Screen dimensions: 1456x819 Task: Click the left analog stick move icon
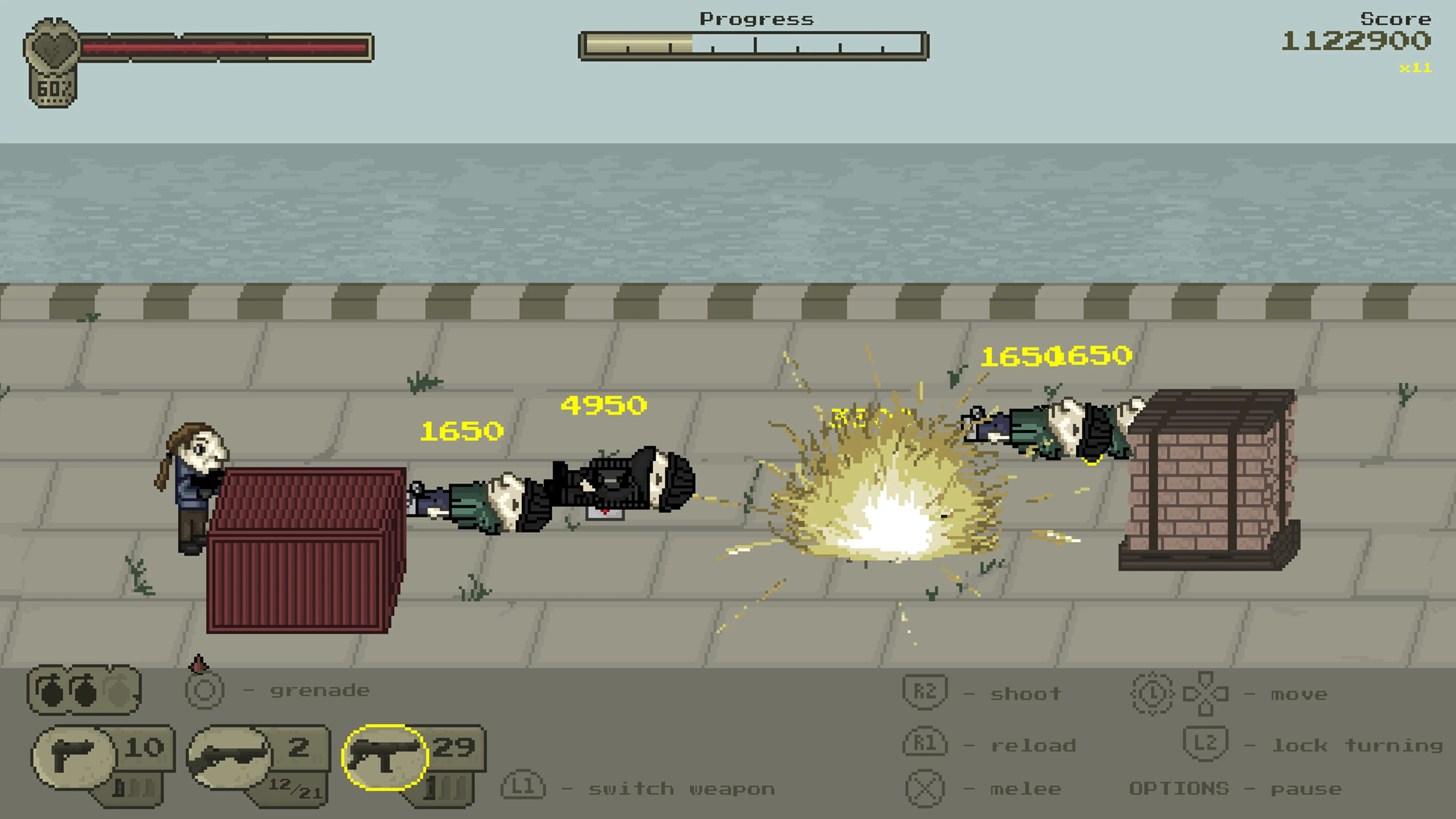coord(1152,694)
